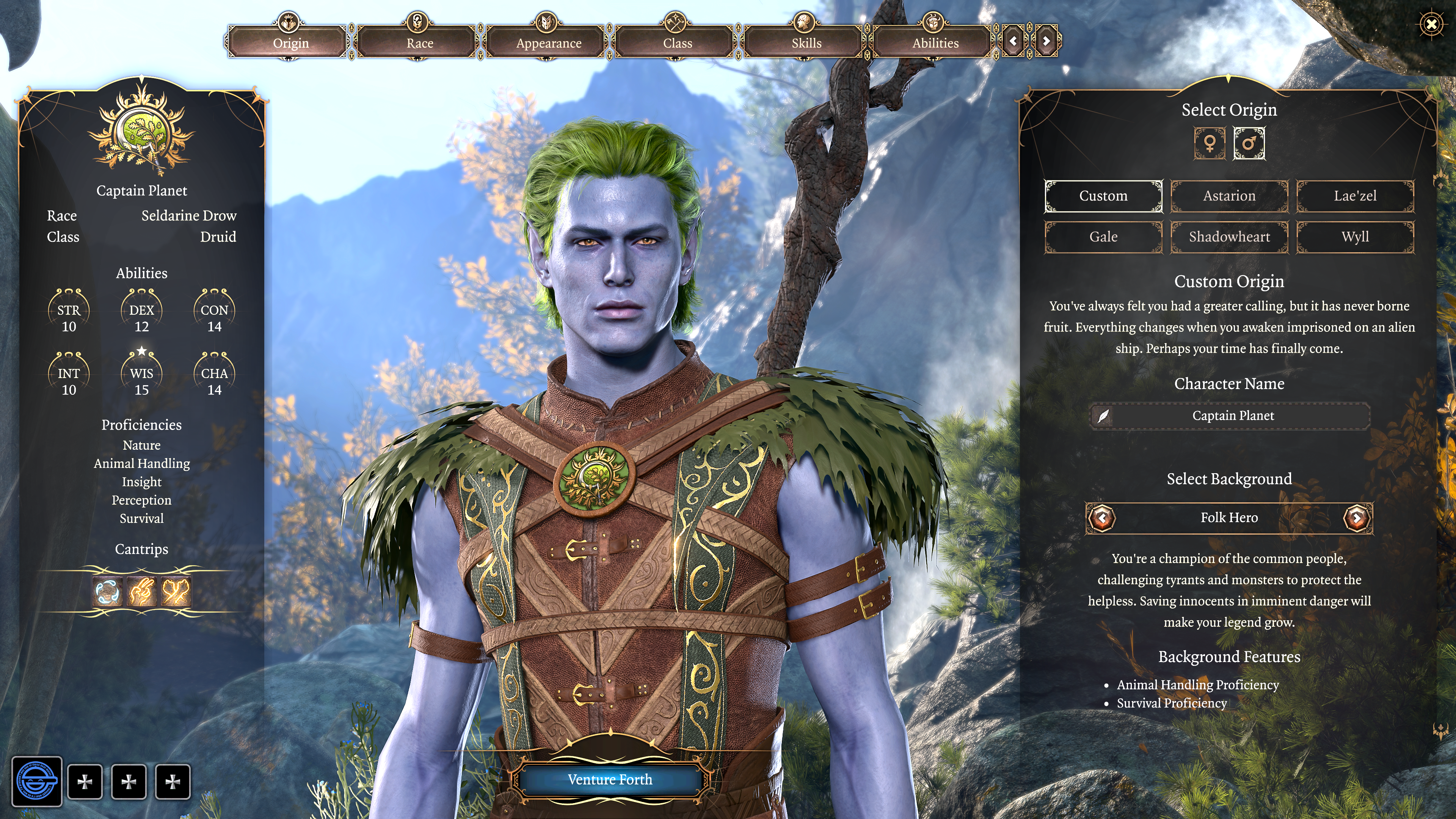Choose the female gender symbol
The width and height of the screenshot is (1456, 819).
(1210, 143)
